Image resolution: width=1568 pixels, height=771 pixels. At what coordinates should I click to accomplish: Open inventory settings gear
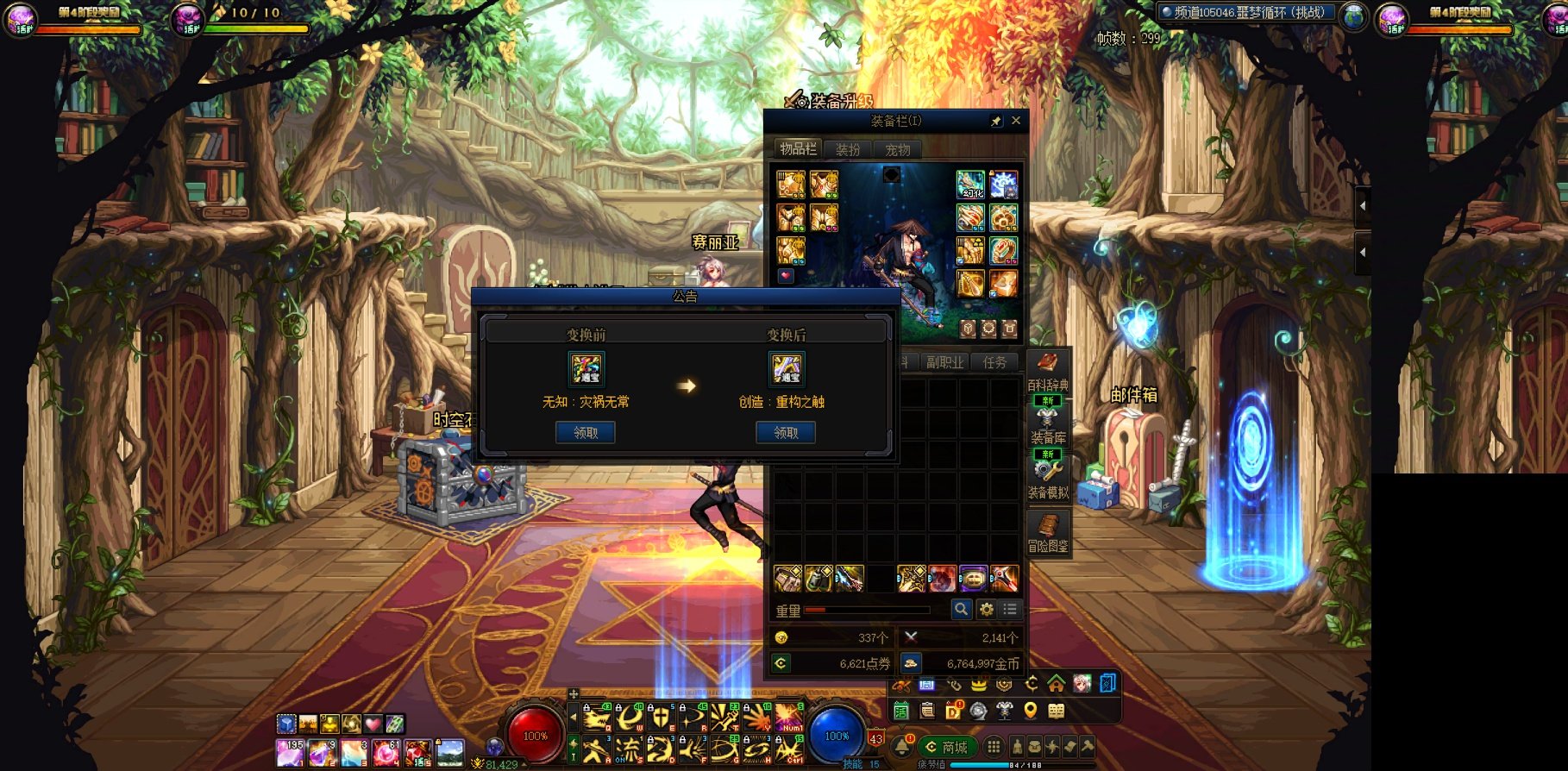click(986, 610)
